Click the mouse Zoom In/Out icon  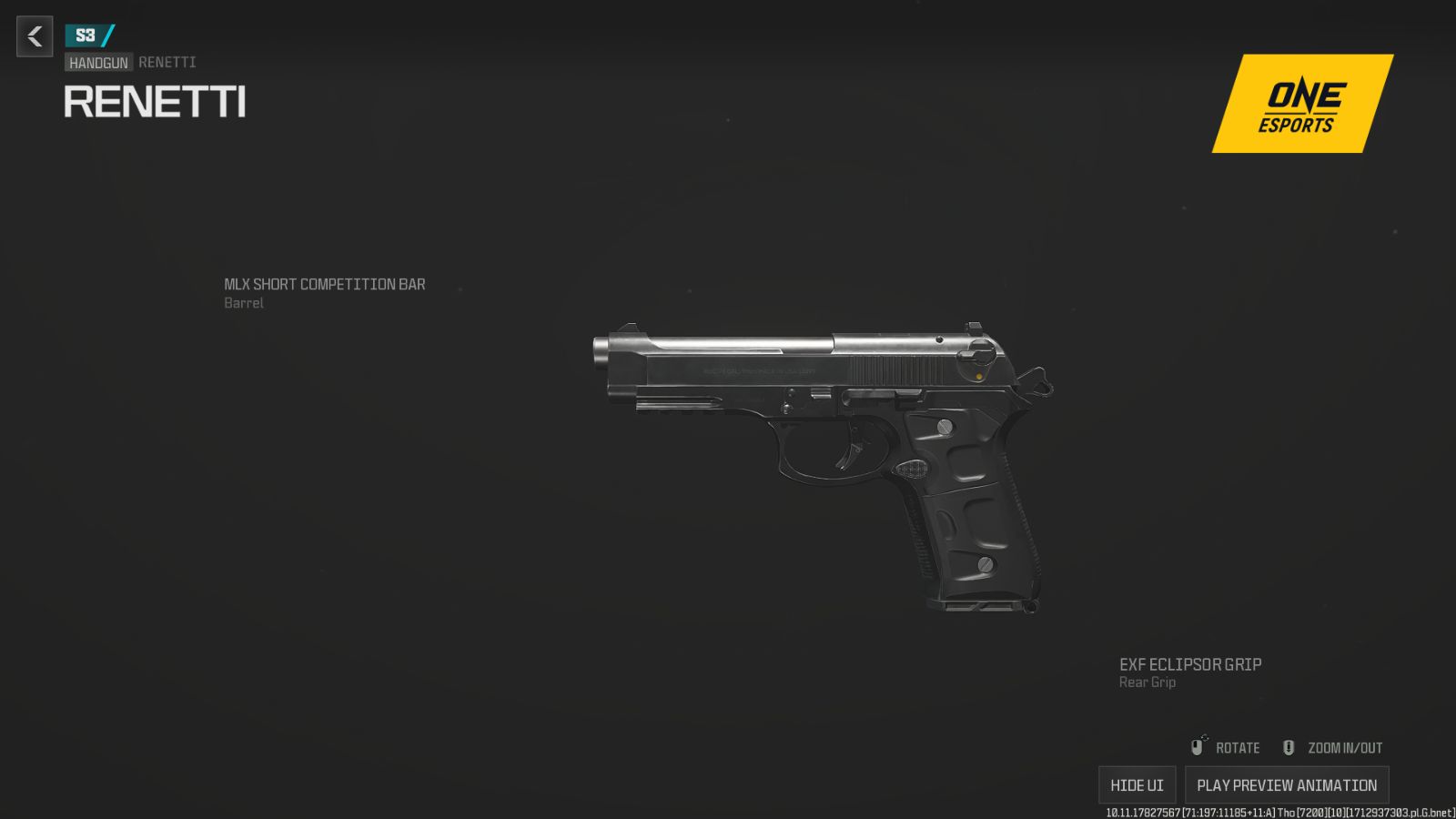(1288, 747)
